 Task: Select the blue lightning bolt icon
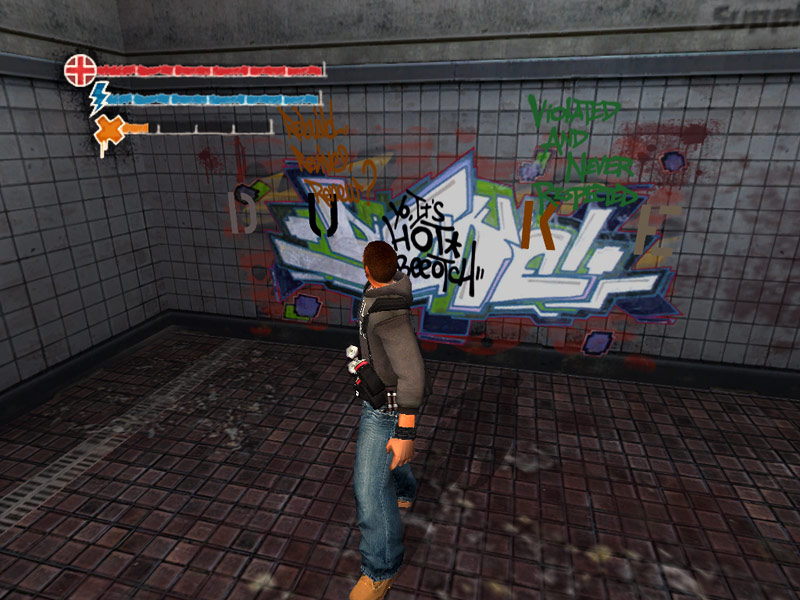[99, 98]
